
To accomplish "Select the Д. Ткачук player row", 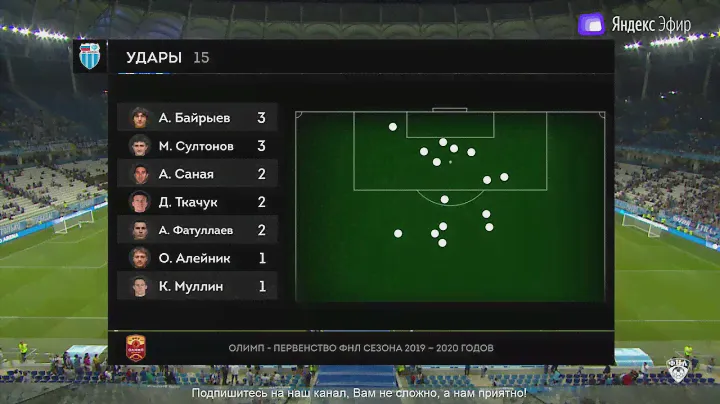I will pyautogui.click(x=197, y=202).
